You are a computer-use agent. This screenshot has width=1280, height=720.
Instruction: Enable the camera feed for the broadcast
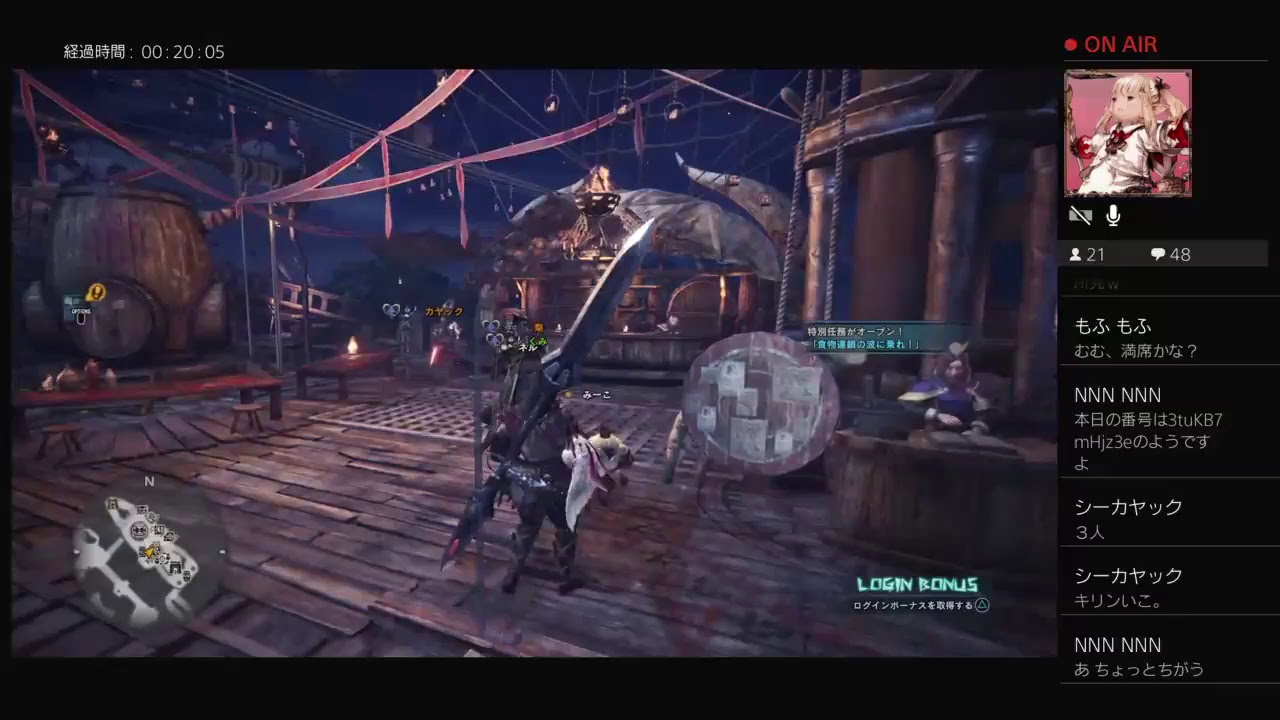(1080, 215)
